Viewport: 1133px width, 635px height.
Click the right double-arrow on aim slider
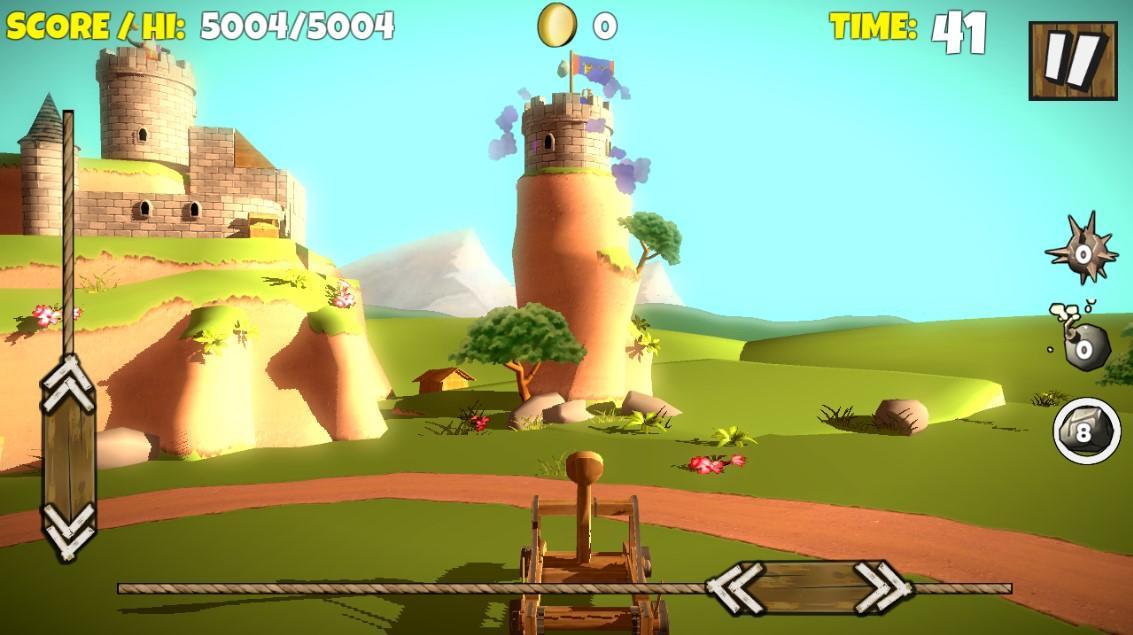(x=881, y=588)
